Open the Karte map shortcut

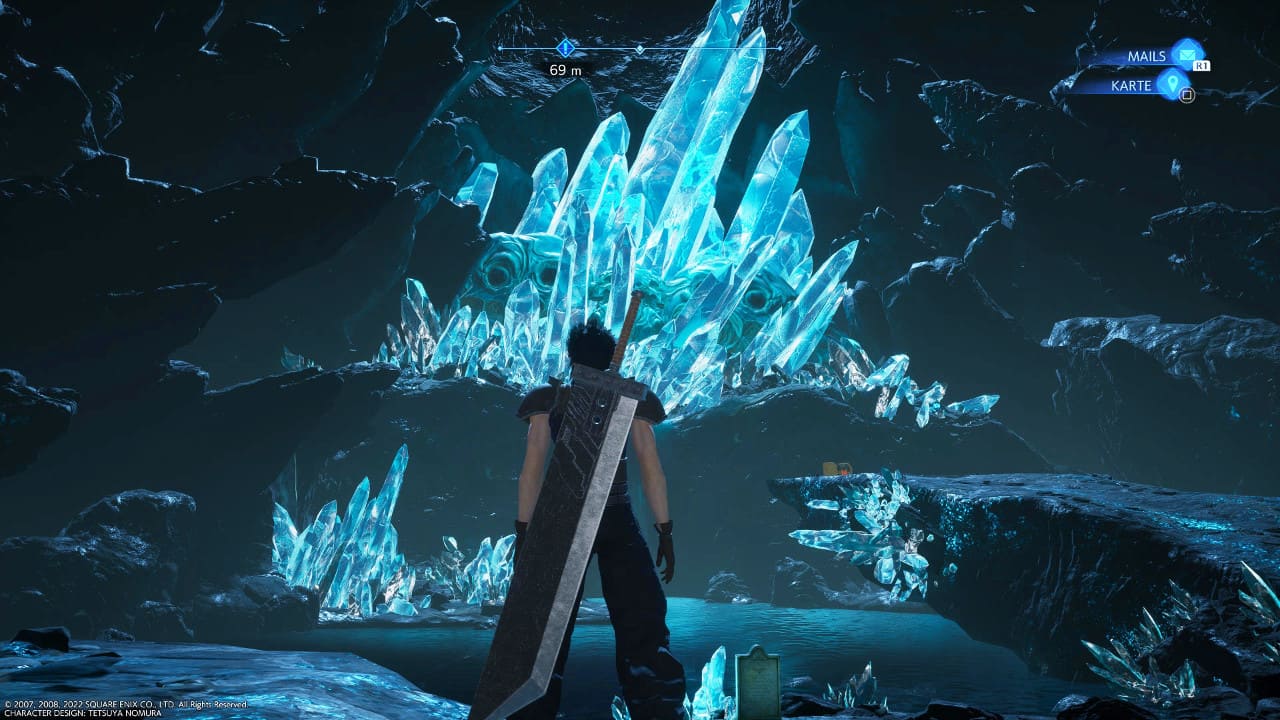coord(1171,84)
